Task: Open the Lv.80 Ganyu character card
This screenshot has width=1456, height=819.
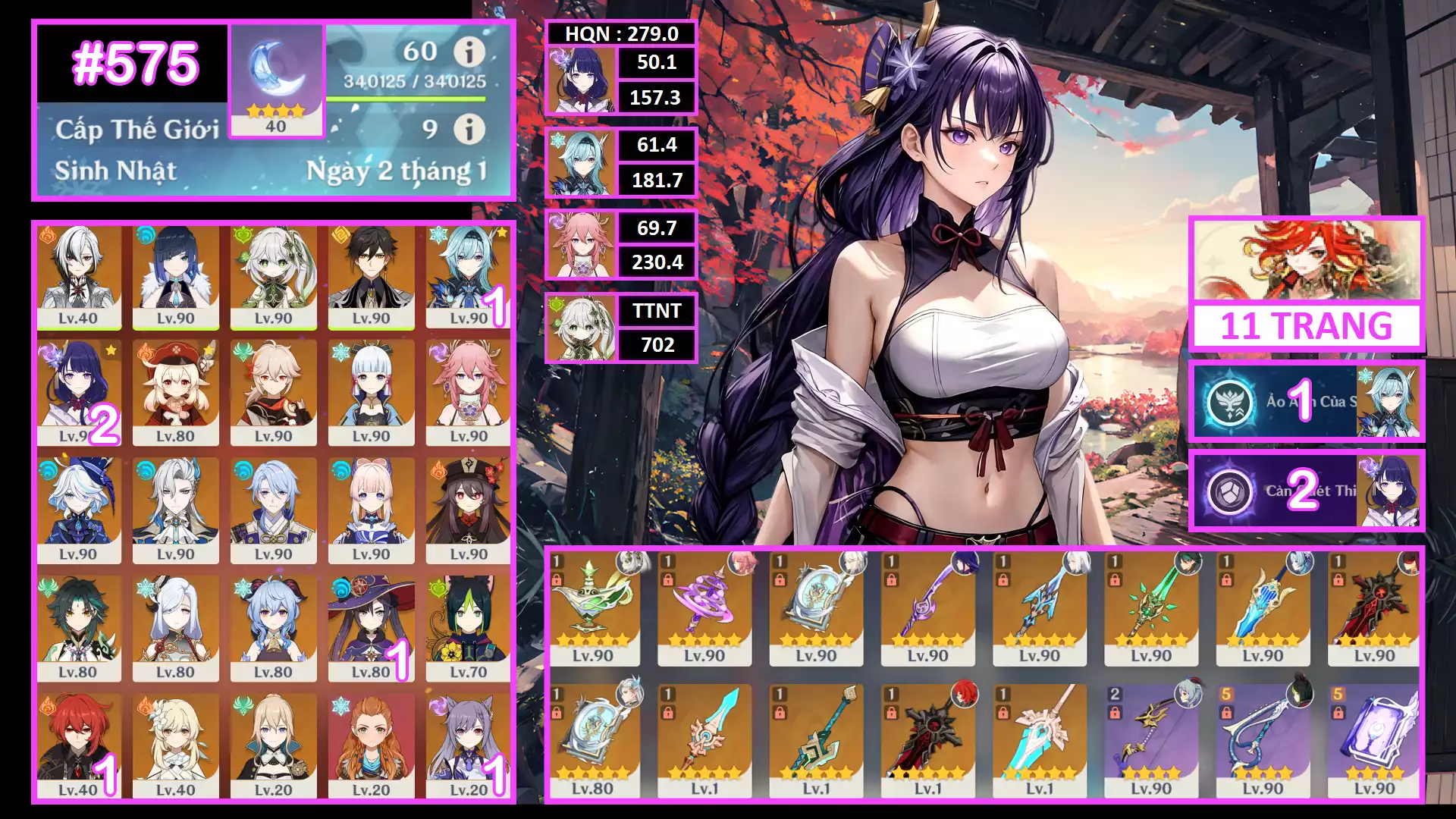Action: (x=273, y=629)
